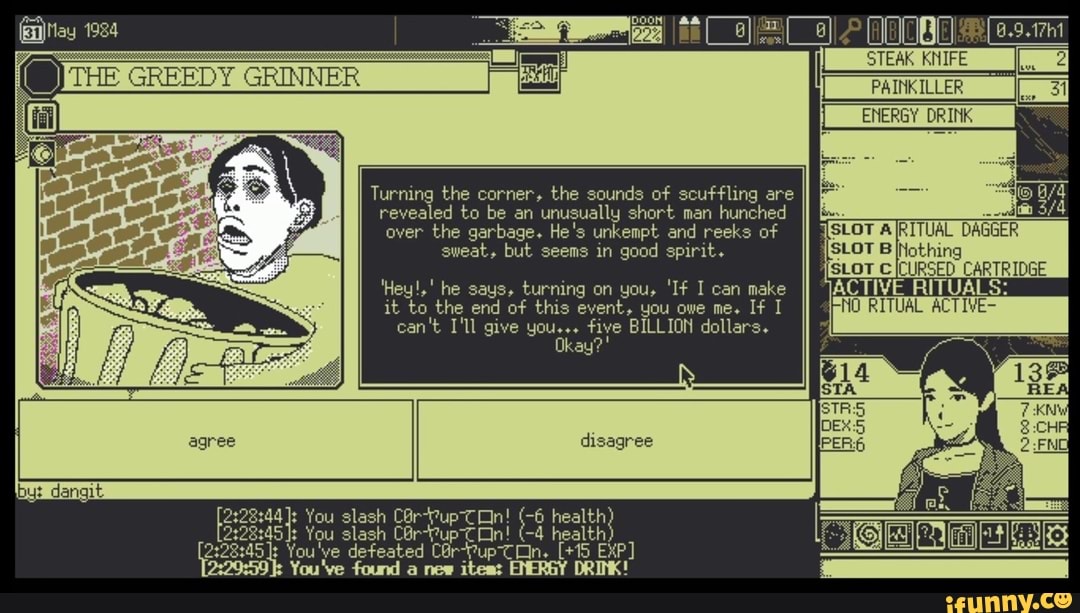Click the ifunny.co watermark link
The image size is (1080, 613).
coord(1009,600)
